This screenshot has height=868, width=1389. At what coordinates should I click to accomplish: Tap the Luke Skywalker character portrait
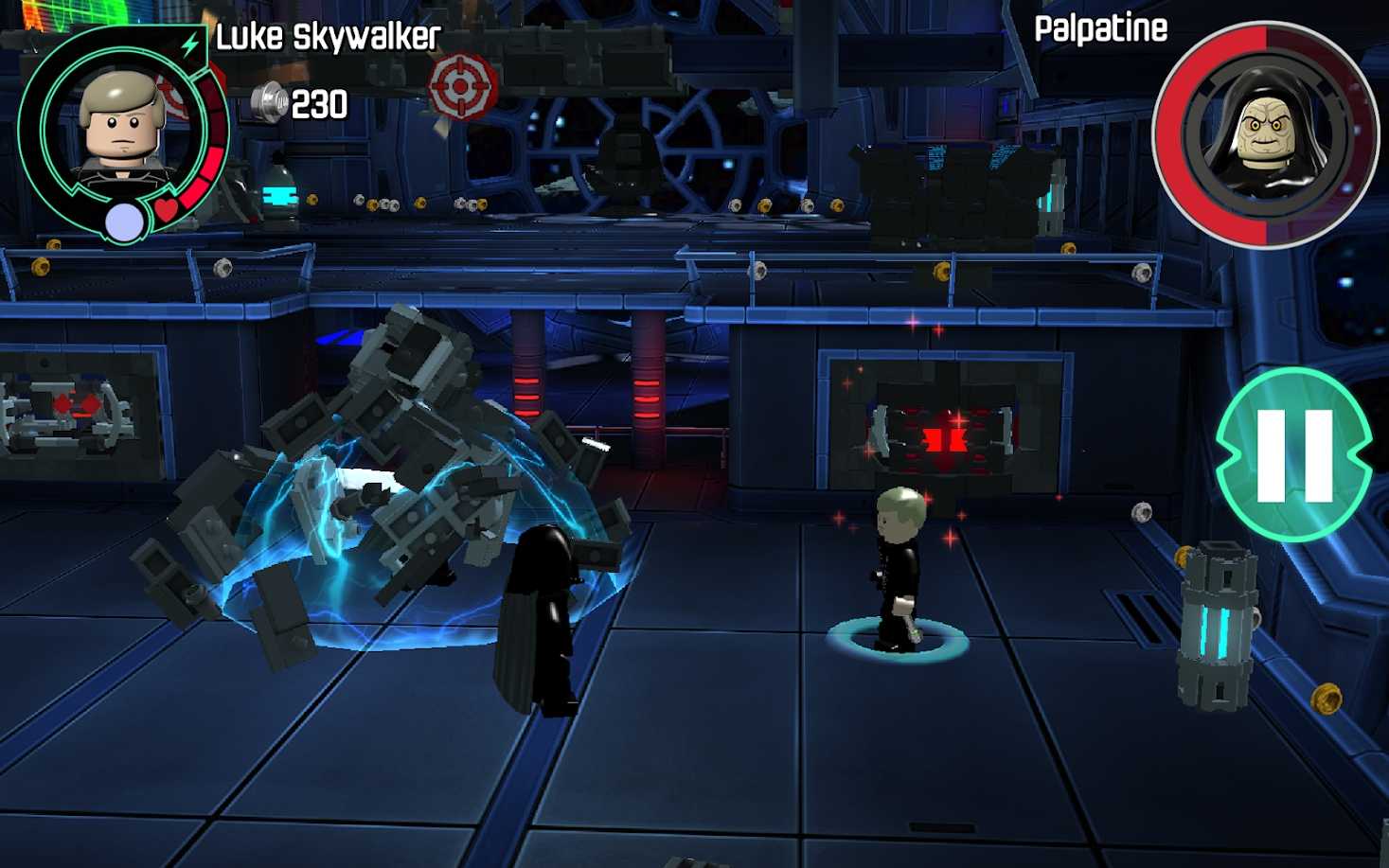click(x=122, y=126)
